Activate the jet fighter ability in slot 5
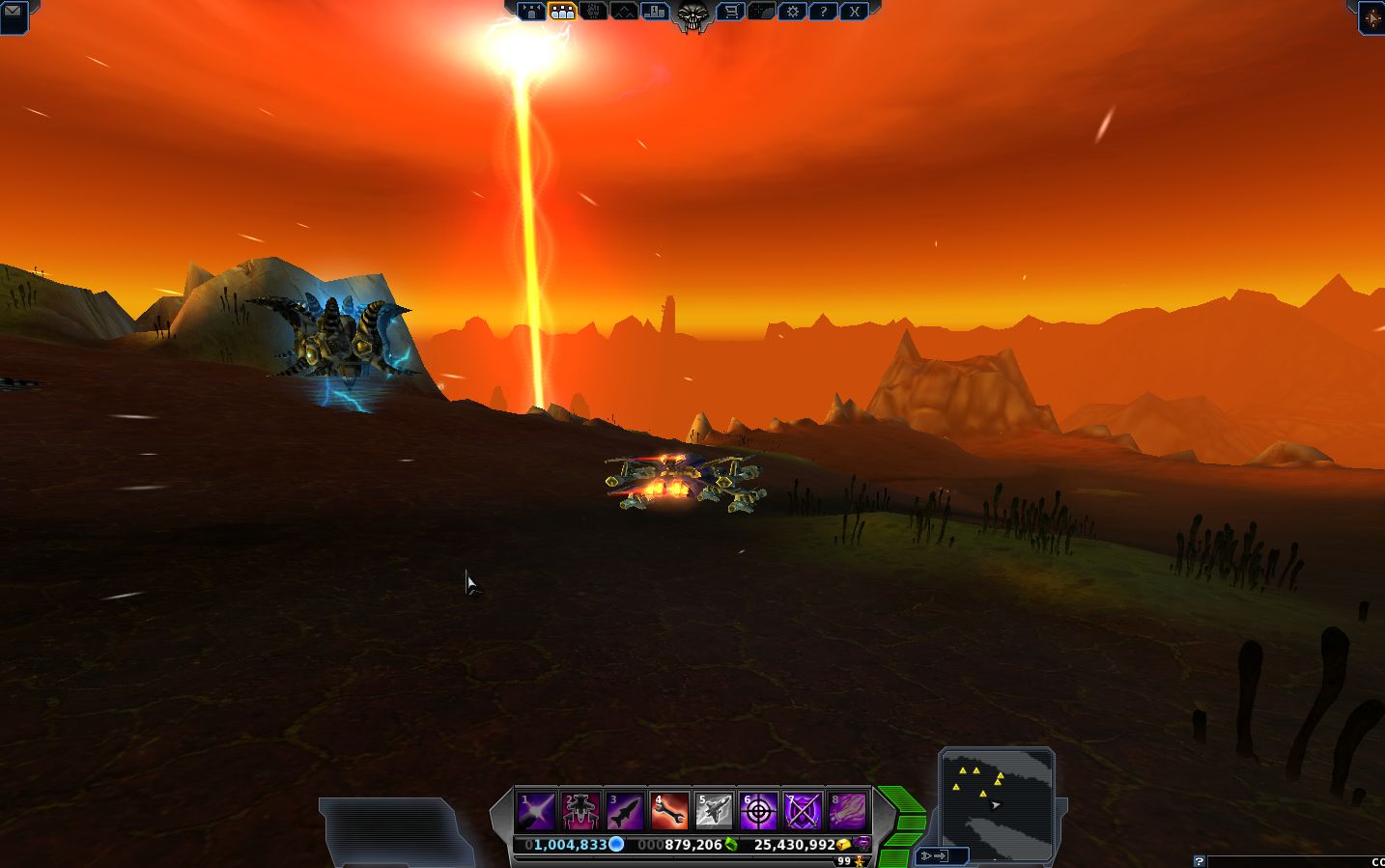1385x868 pixels. tap(714, 811)
